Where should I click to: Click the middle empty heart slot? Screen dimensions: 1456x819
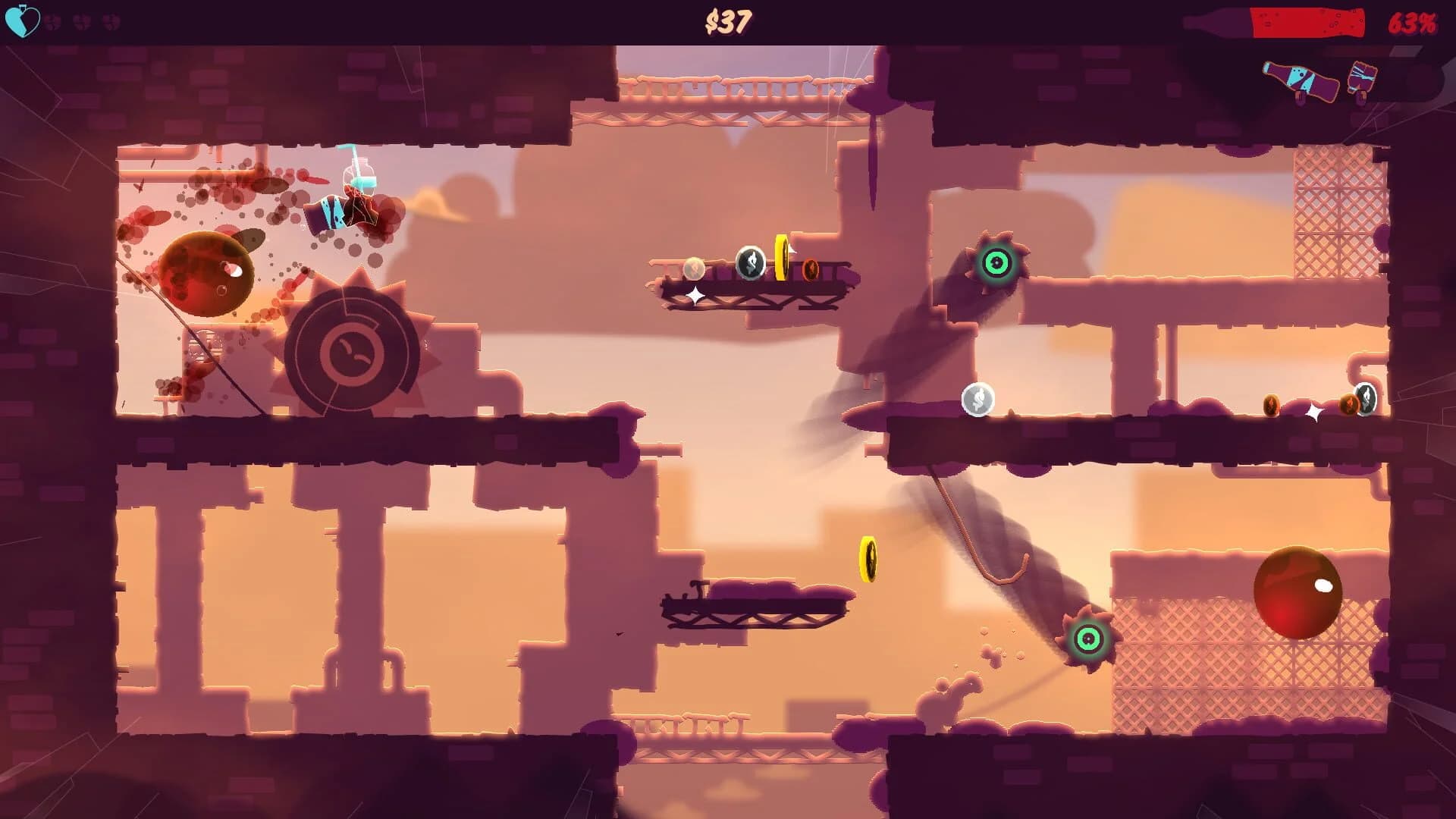[82, 21]
